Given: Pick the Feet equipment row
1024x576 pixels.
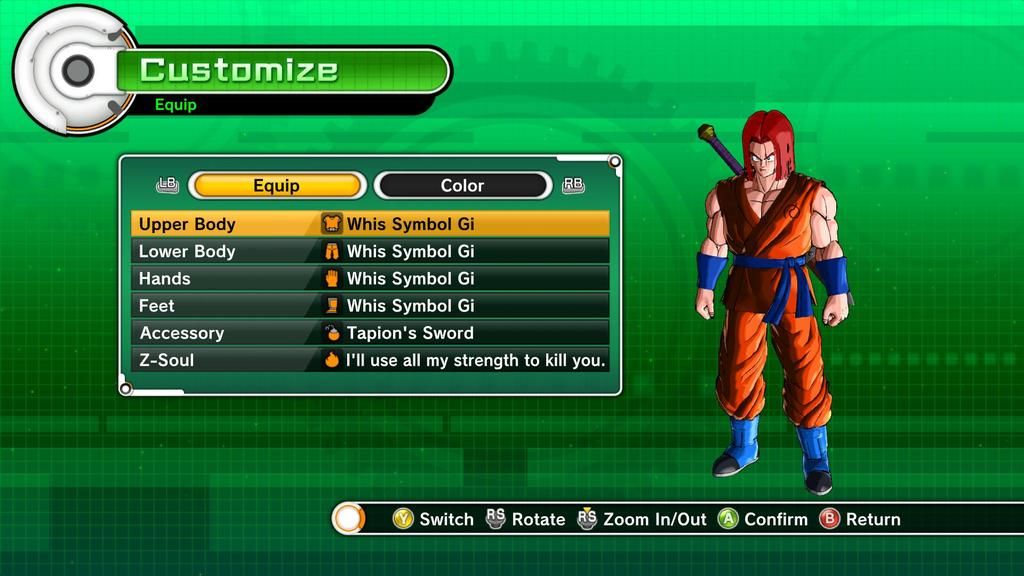Looking at the screenshot, I should click(x=370, y=305).
